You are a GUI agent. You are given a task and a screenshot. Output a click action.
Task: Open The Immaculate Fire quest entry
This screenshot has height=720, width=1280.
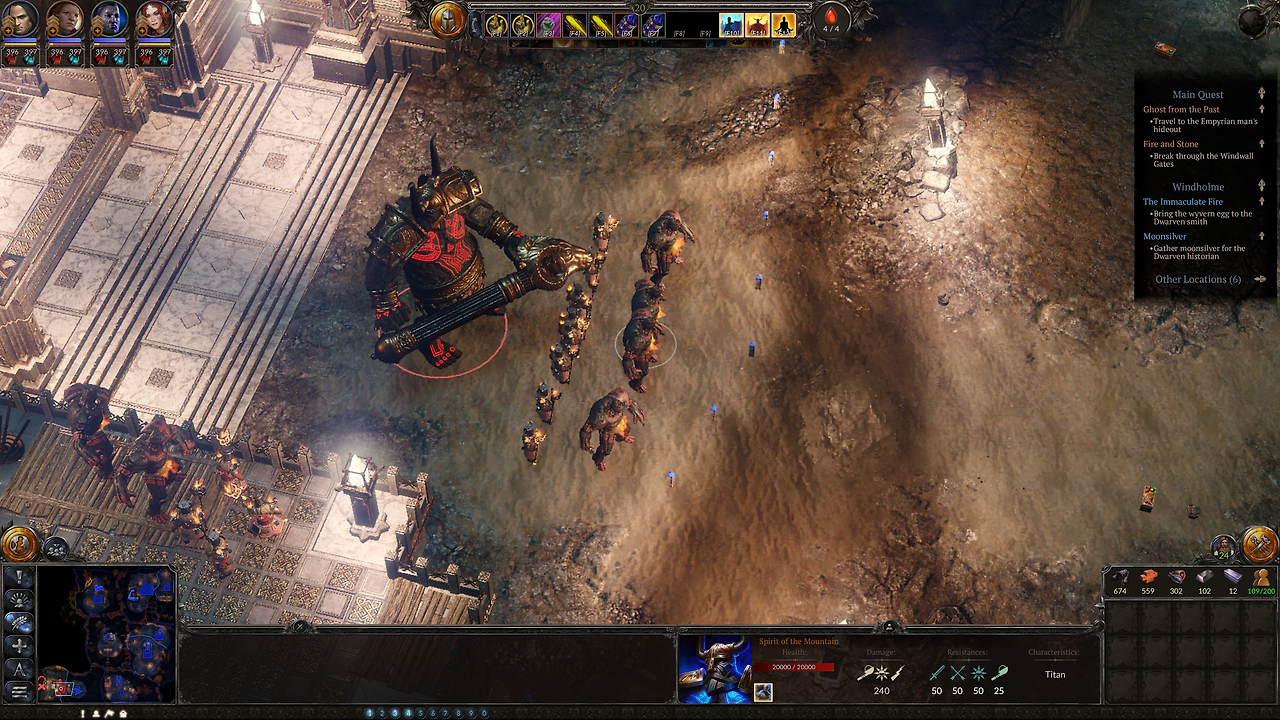tap(1182, 202)
